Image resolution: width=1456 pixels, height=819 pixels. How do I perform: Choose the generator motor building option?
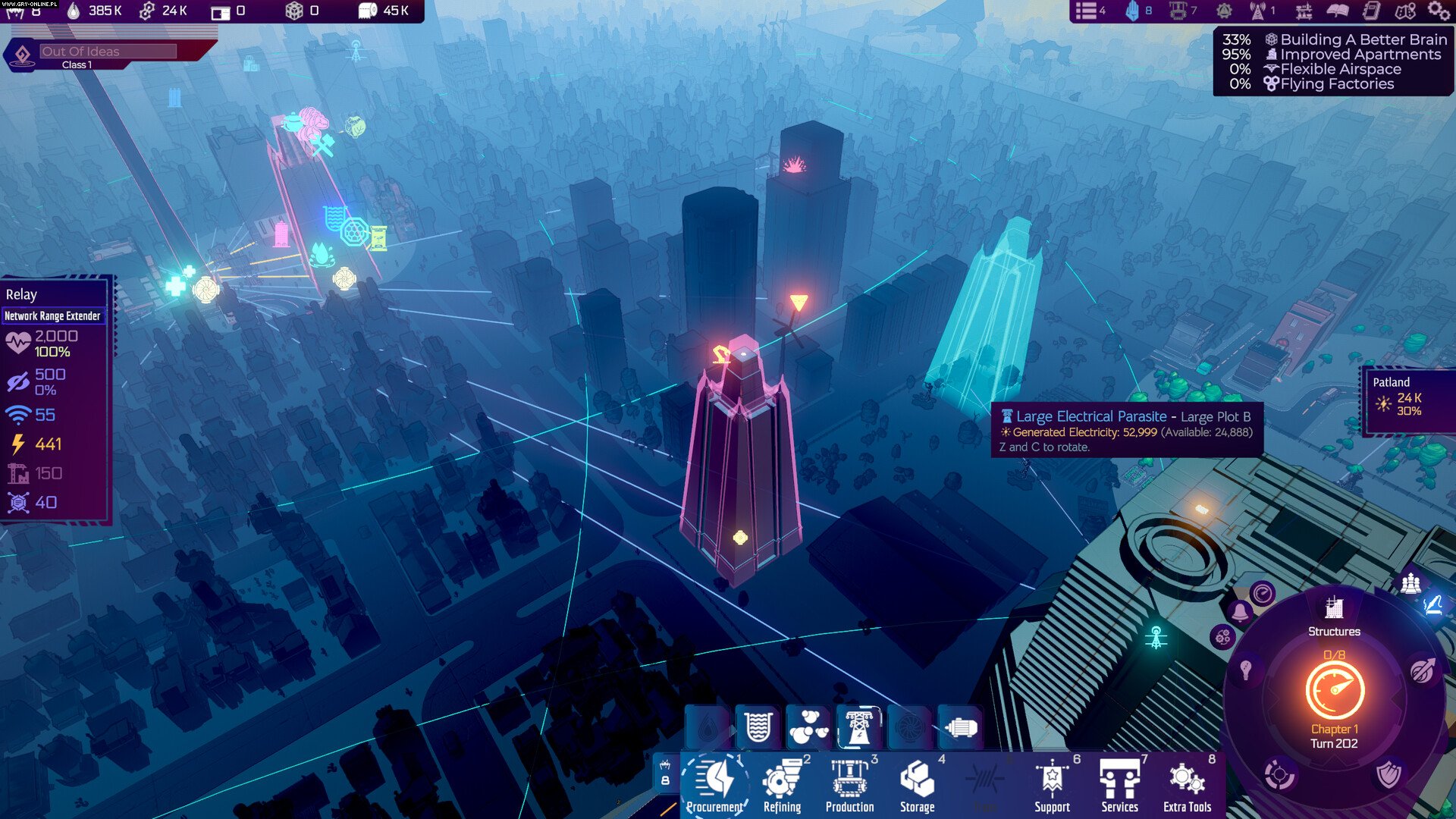click(960, 727)
